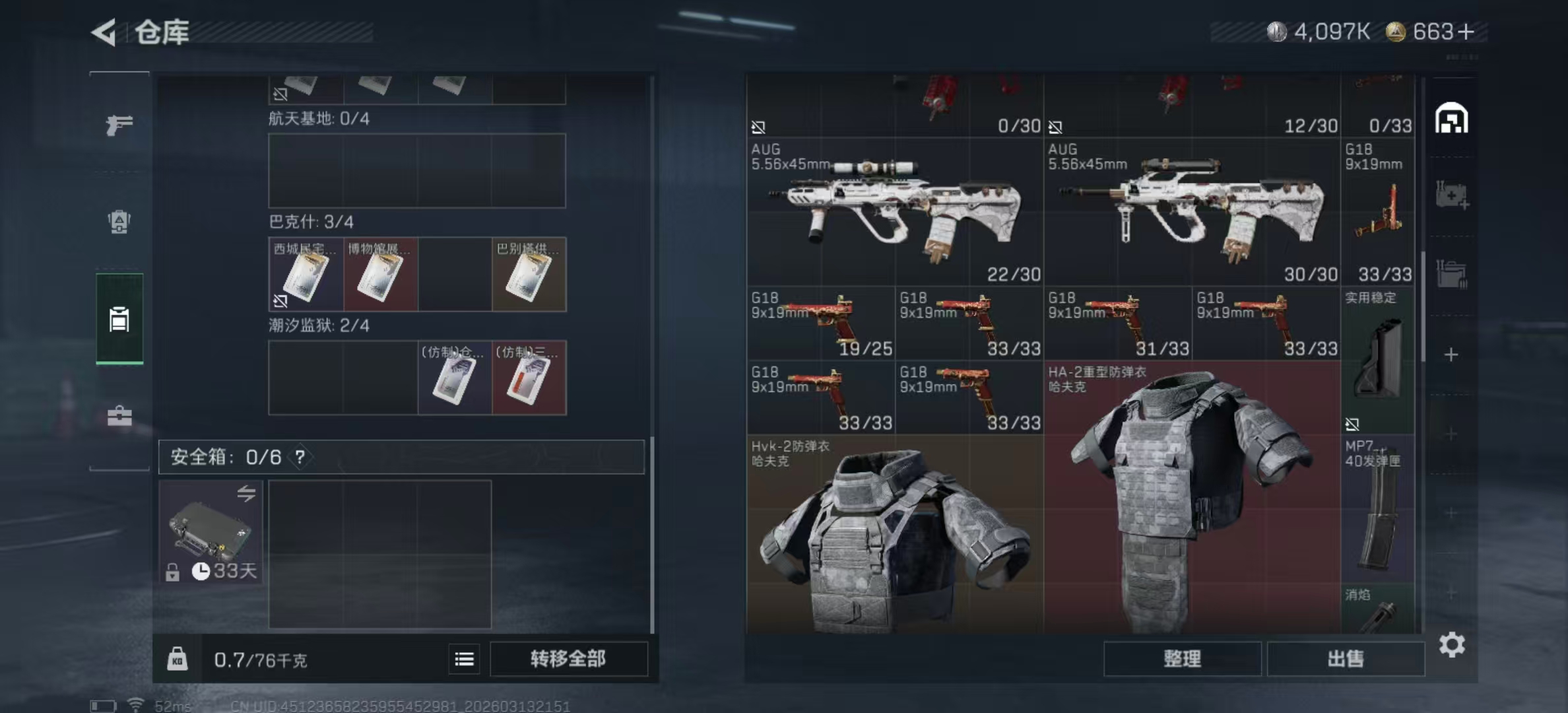Click the 转移全部 button
Image resolution: width=1568 pixels, height=713 pixels.
pos(568,659)
